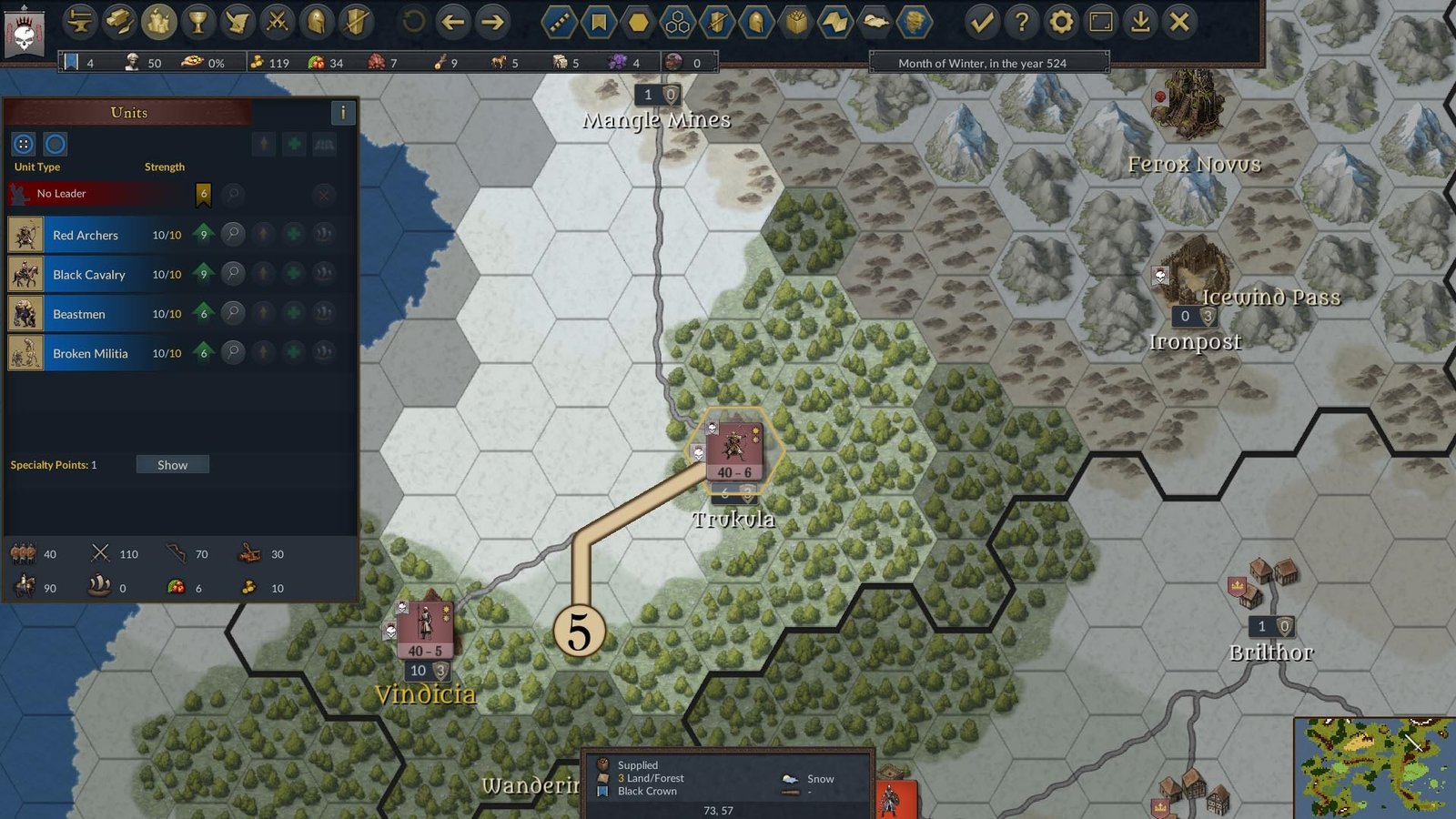
Task: Close the game with the X button
Action: coord(1179,22)
